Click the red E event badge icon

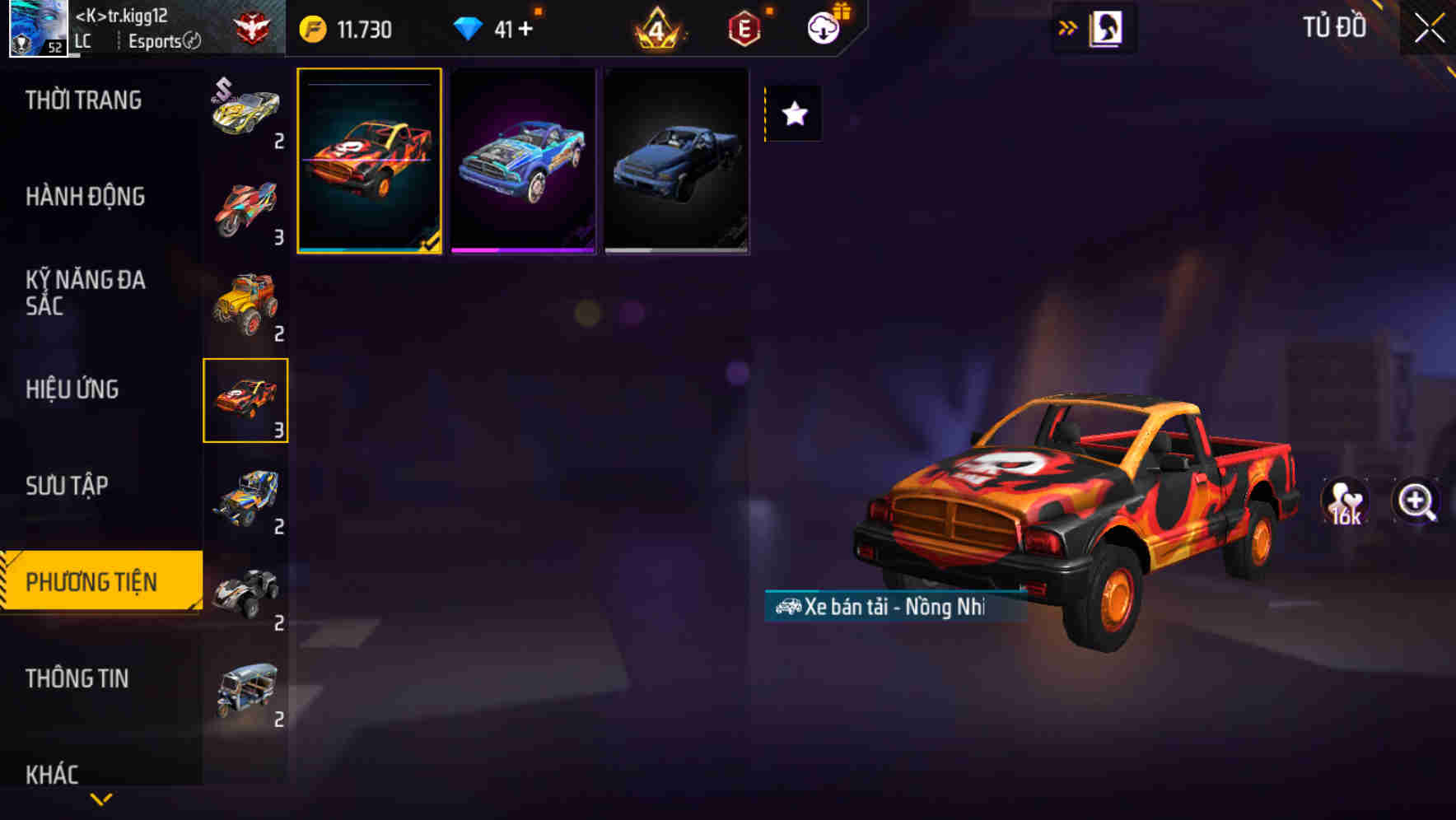pos(742,27)
